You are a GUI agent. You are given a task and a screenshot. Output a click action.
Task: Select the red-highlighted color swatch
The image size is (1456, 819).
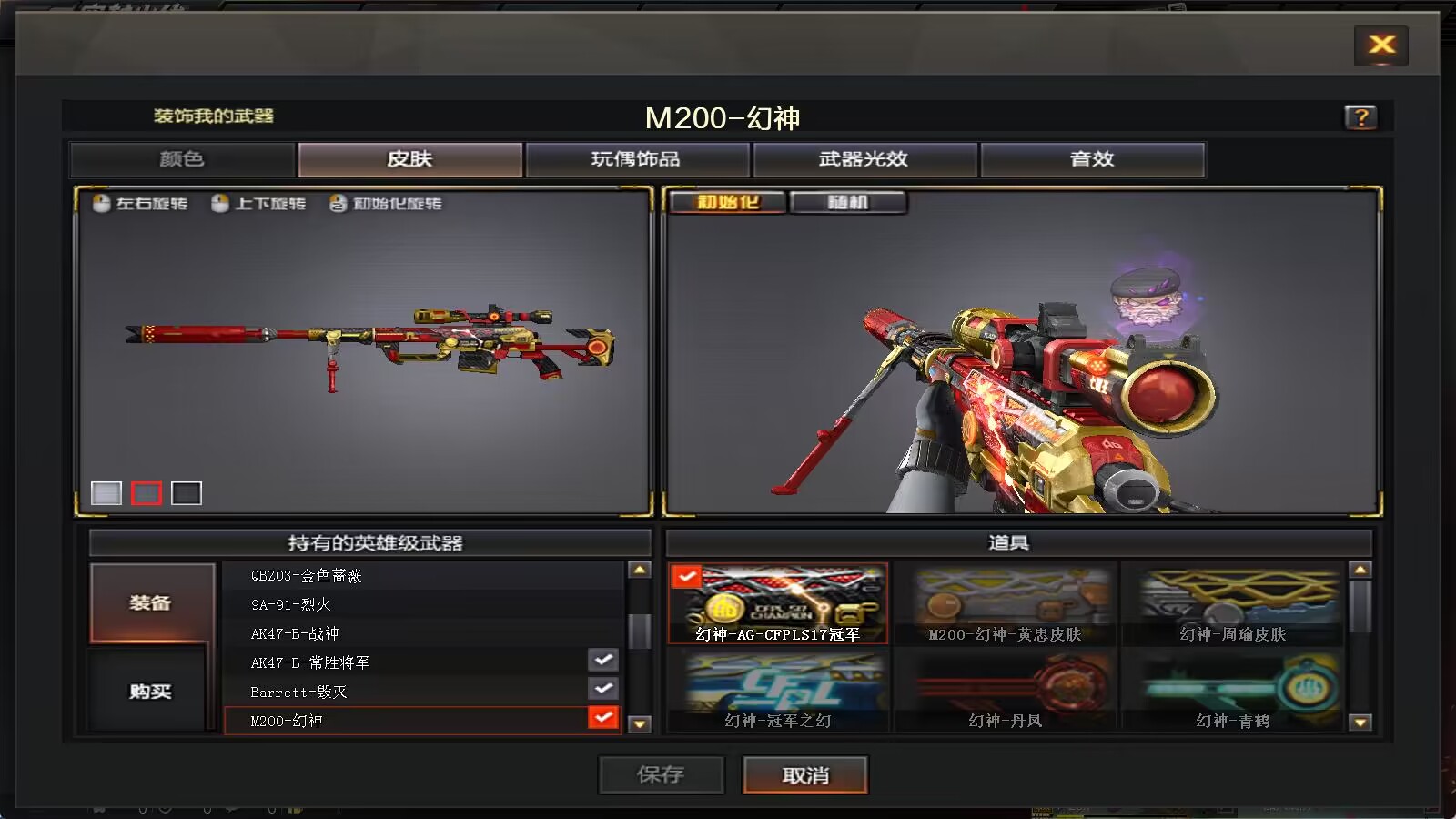click(x=147, y=493)
